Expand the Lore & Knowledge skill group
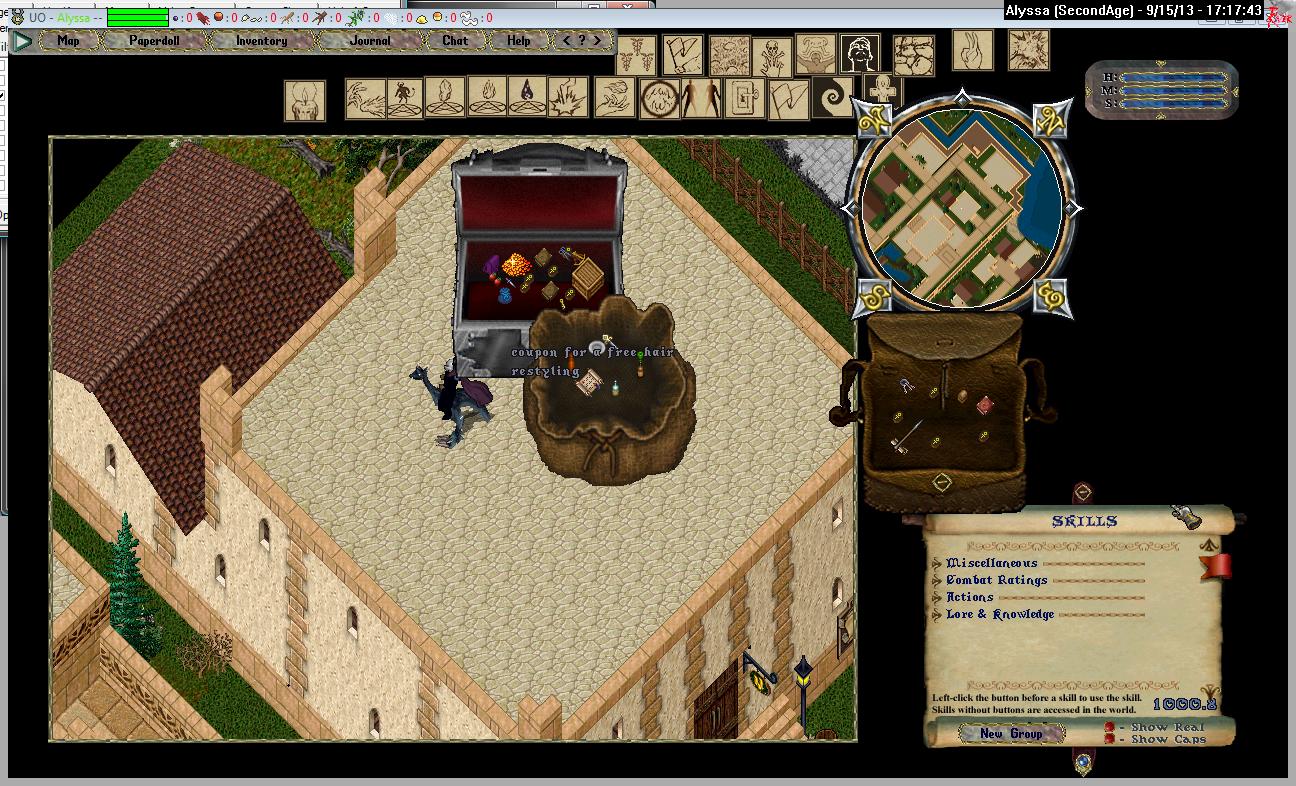 click(x=937, y=615)
